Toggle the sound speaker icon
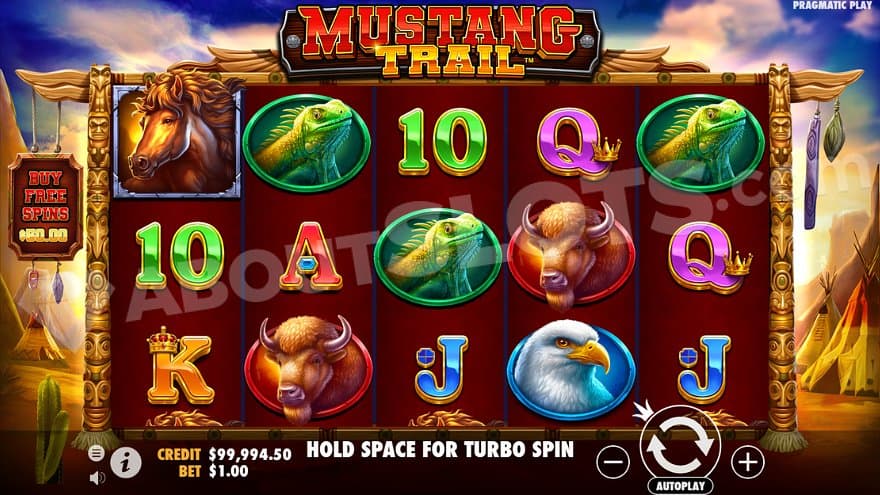The width and height of the screenshot is (880, 495). 96,477
